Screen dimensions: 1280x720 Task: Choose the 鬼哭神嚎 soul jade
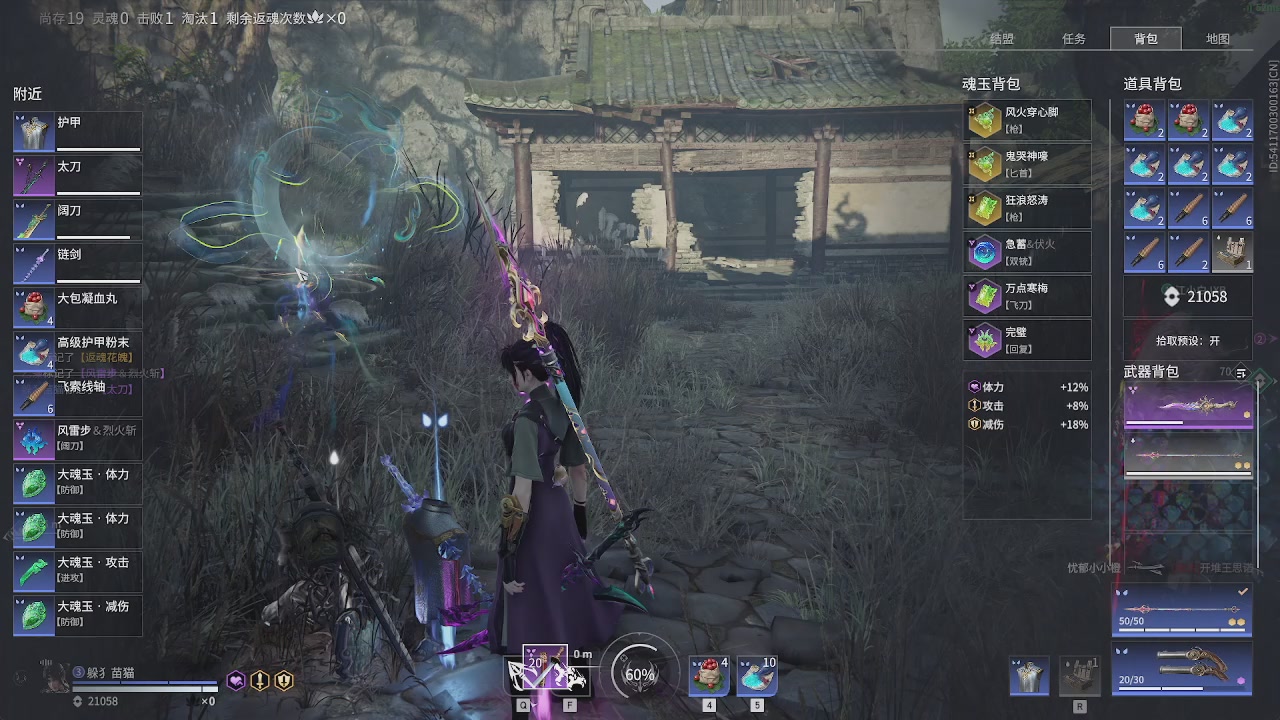1027,164
